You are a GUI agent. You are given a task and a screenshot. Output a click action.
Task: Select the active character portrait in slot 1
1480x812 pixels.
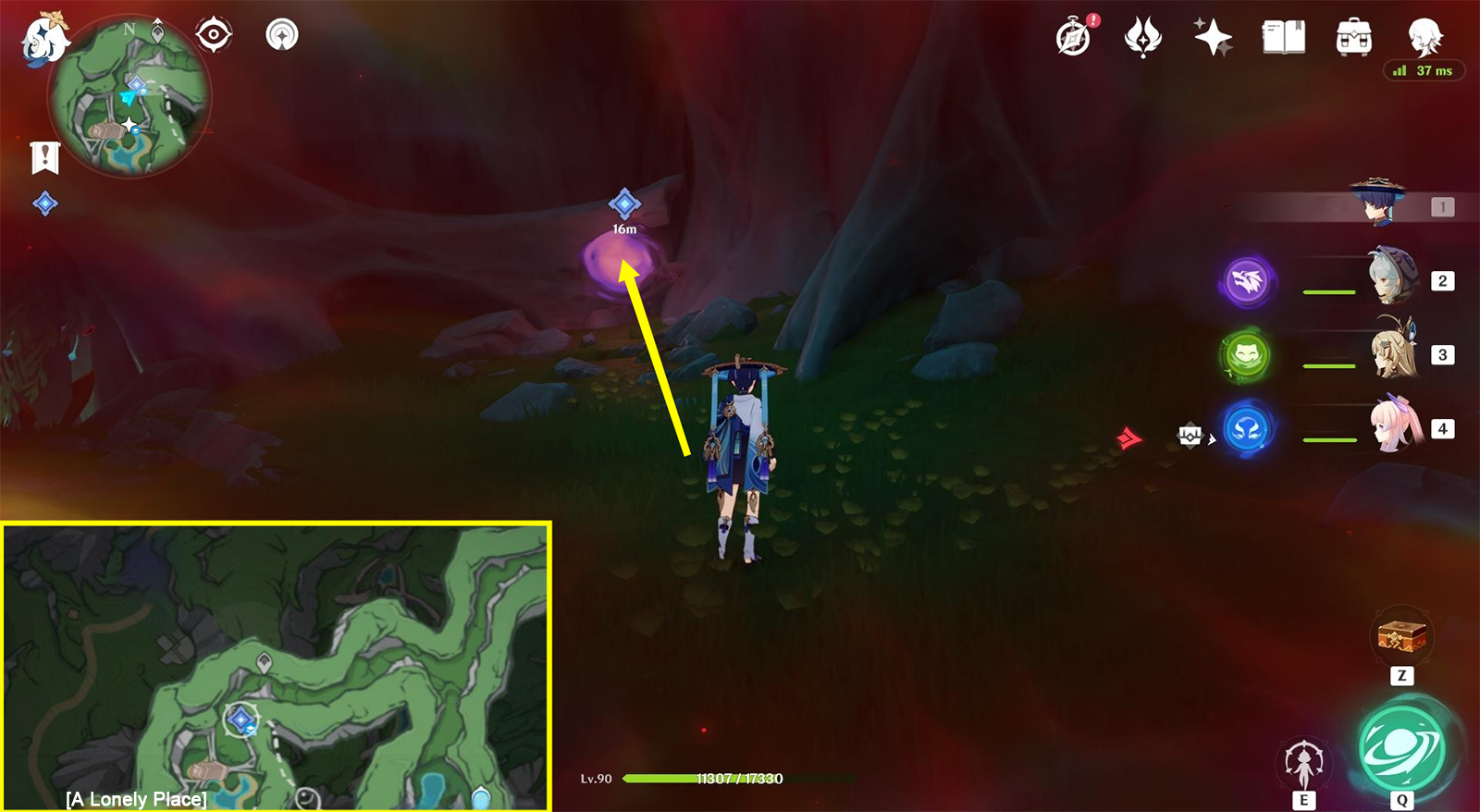coord(1378,203)
